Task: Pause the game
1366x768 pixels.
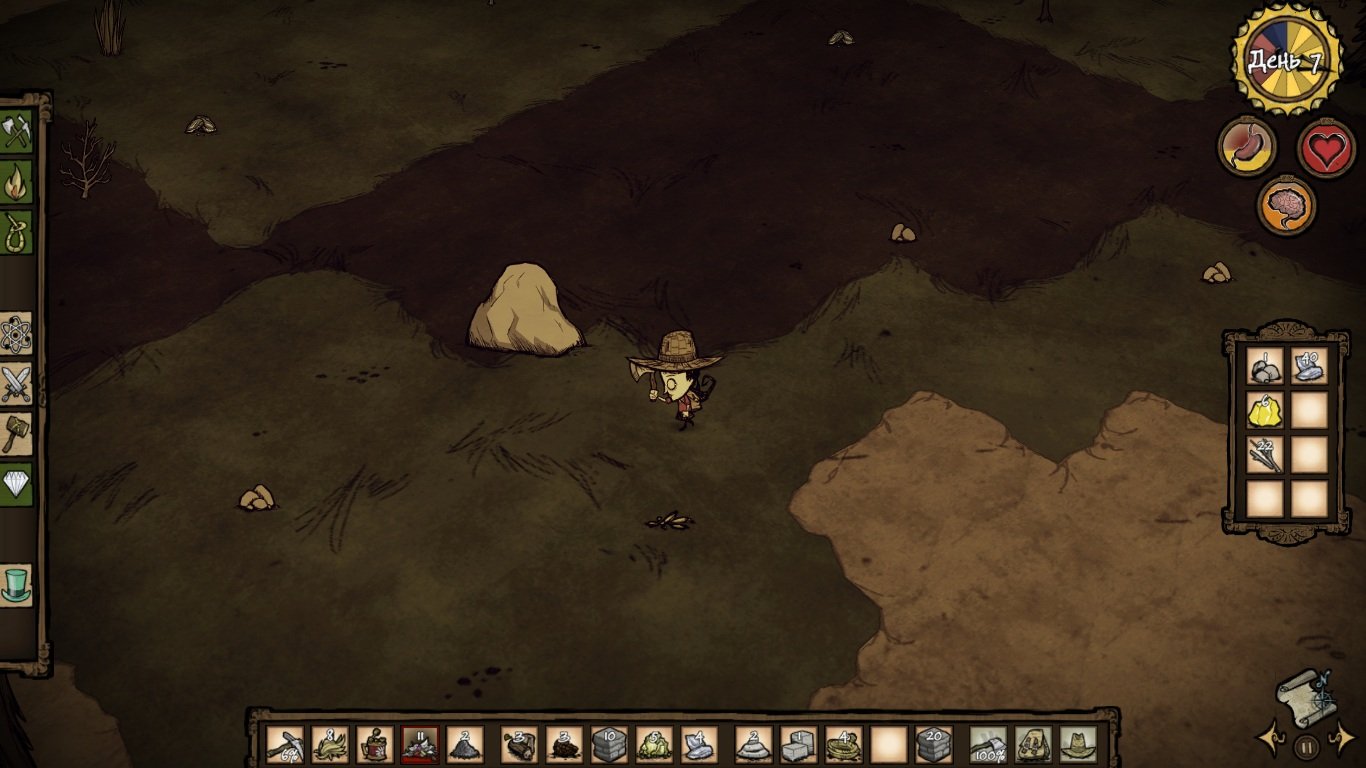Action: [x=1306, y=745]
